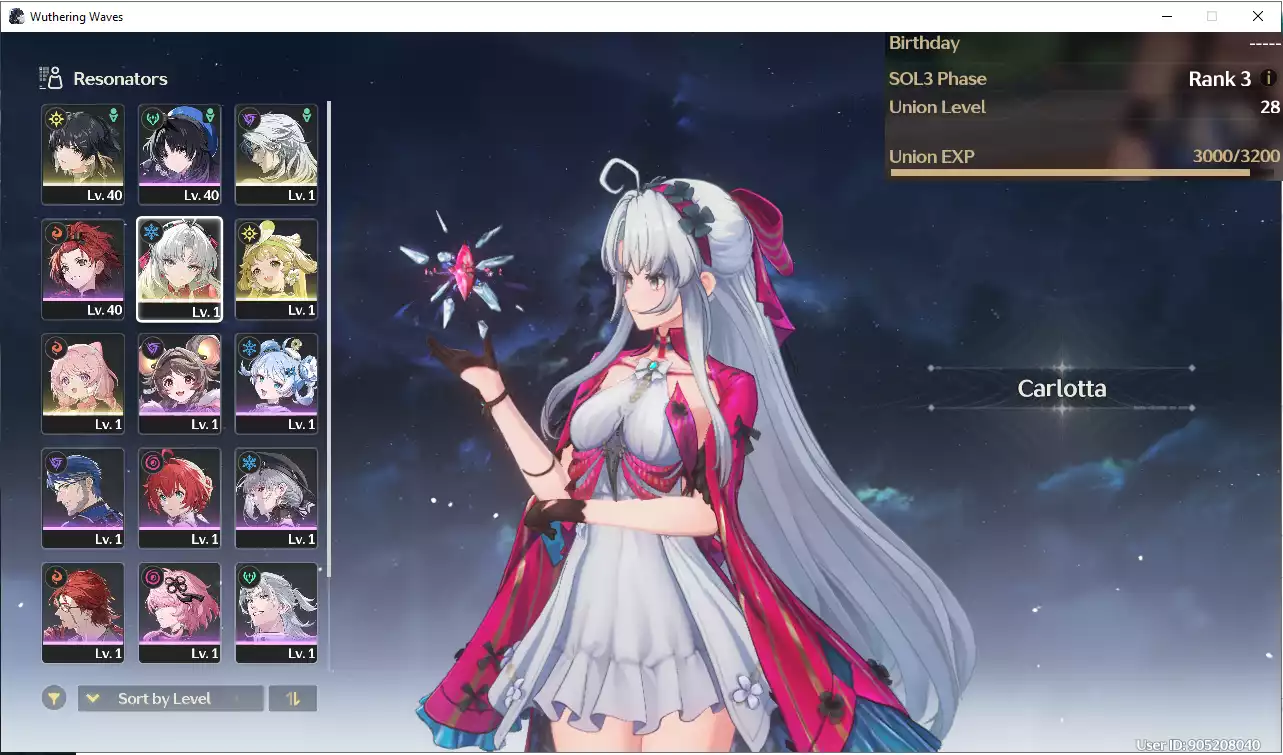This screenshot has width=1283, height=755.
Task: Pick the grey-haired girl in black hat
Action: (276, 498)
